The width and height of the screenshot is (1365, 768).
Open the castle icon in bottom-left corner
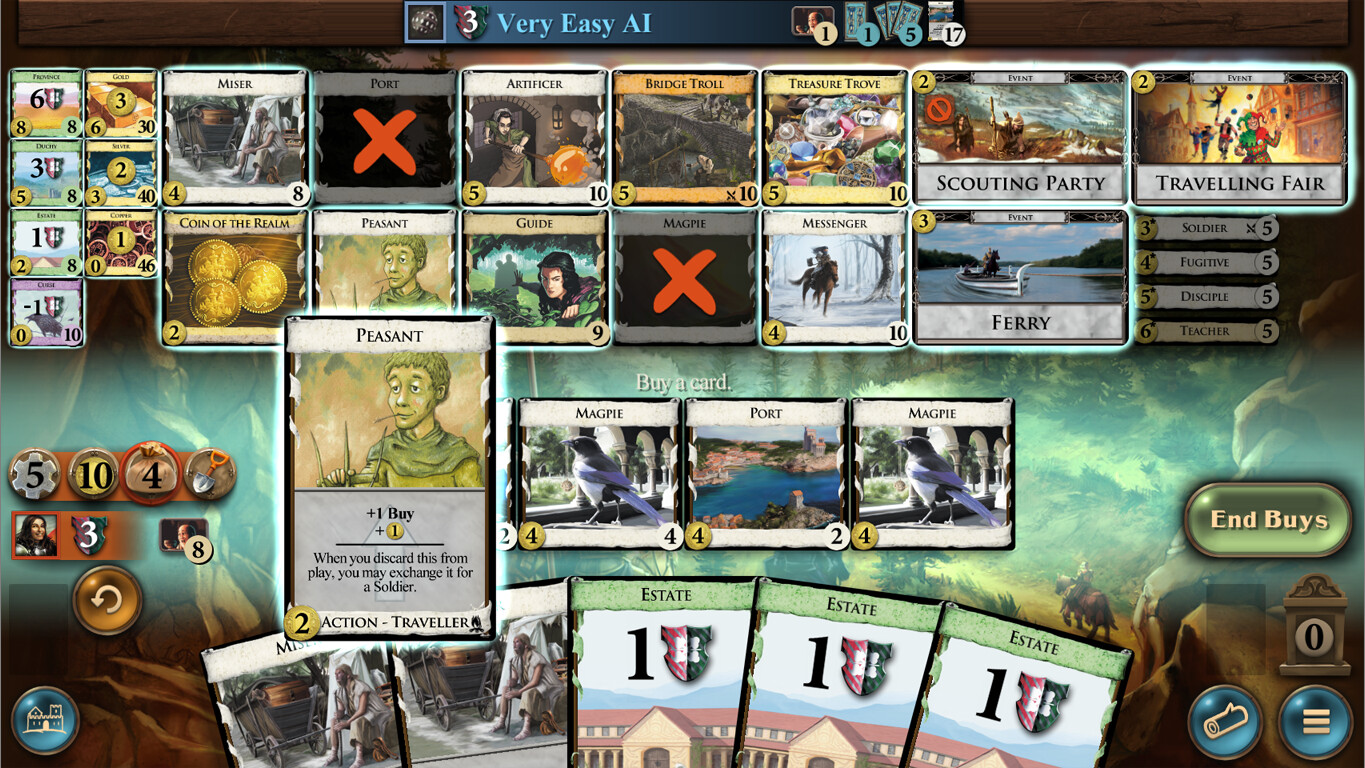point(47,722)
